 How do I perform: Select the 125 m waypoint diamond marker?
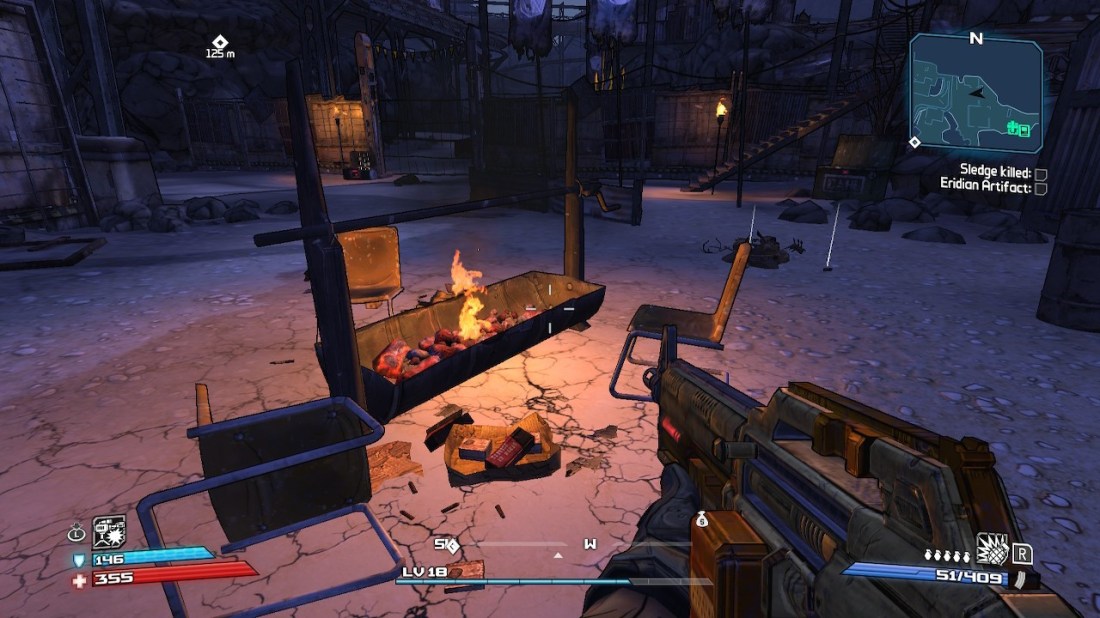219,42
